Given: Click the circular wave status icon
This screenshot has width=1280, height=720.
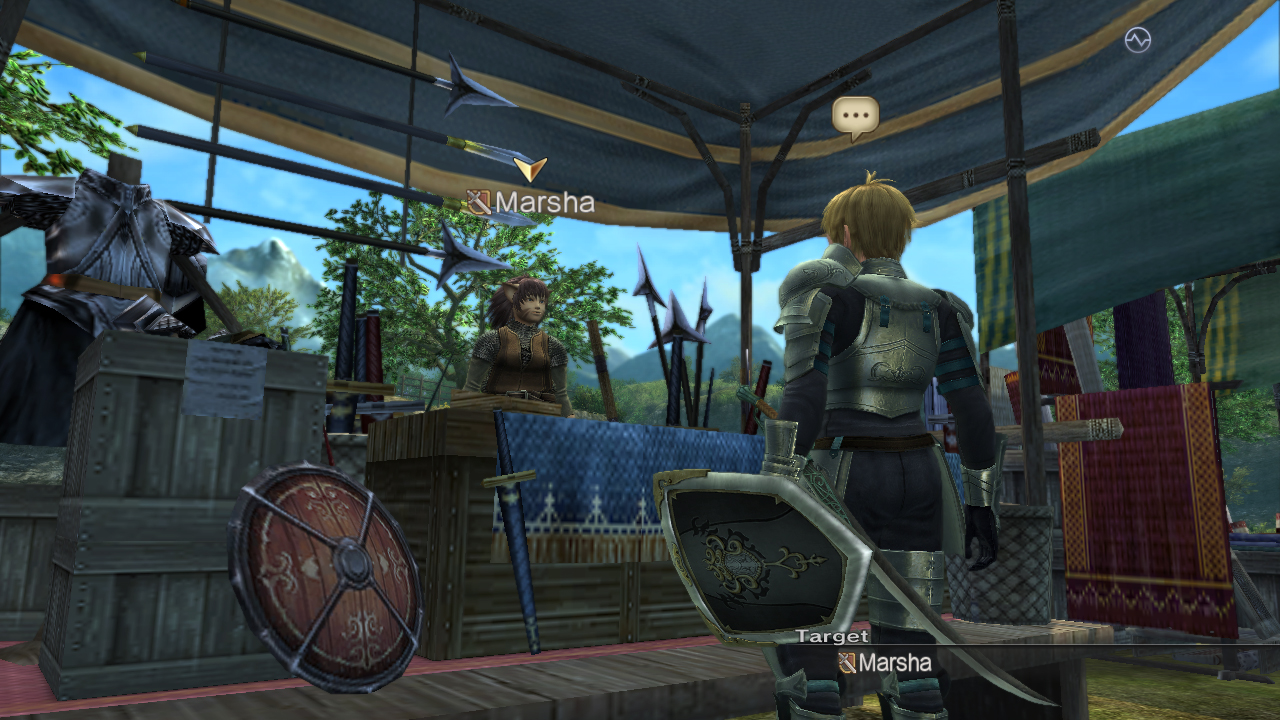Looking at the screenshot, I should pyautogui.click(x=1137, y=40).
